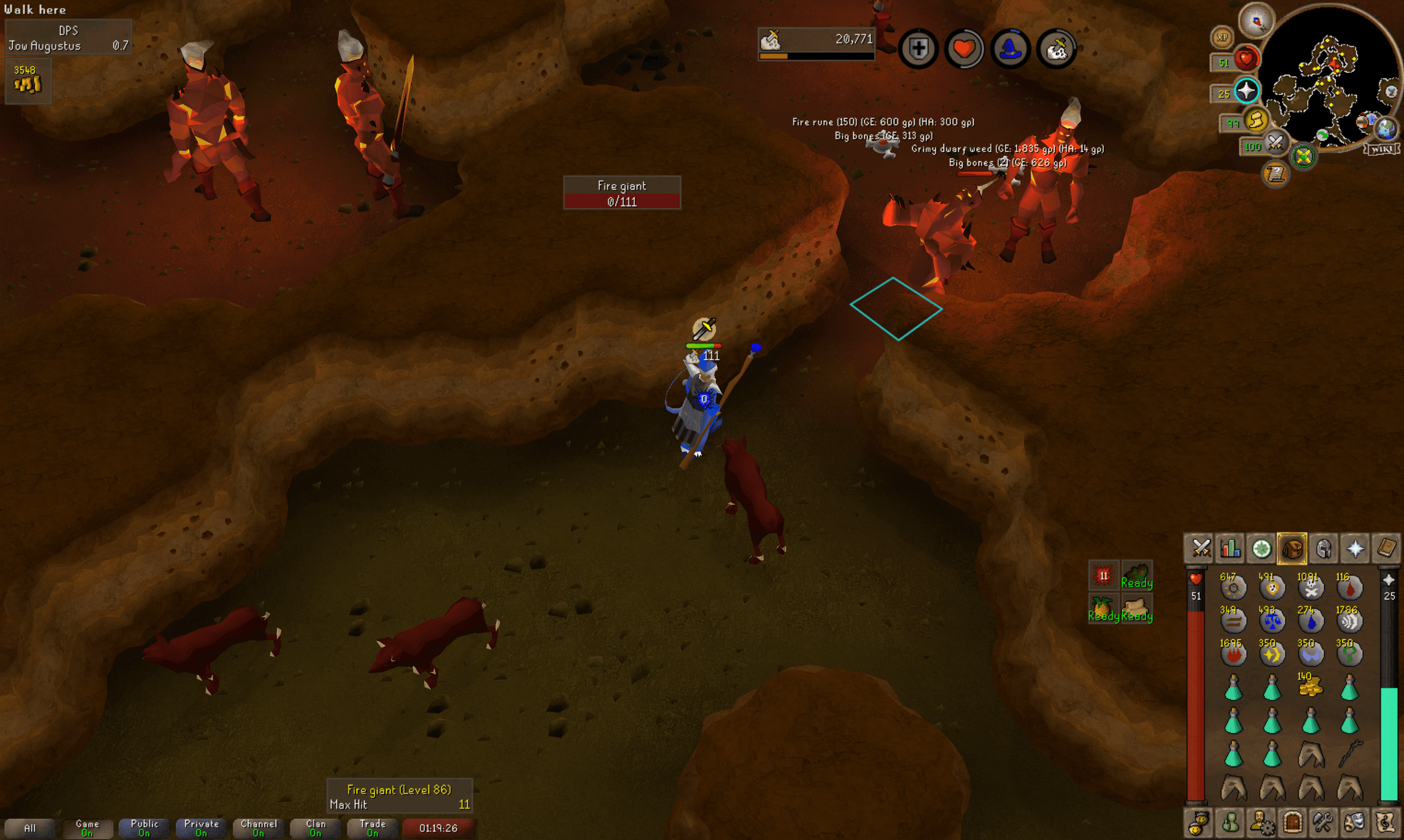This screenshot has width=1404, height=840.
Task: Select the All chat tab
Action: tap(31, 827)
